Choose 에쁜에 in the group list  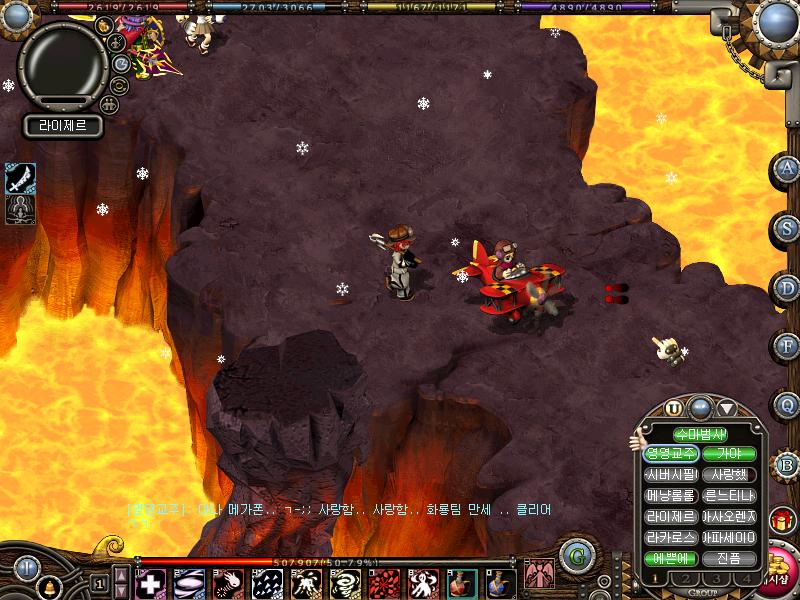pyautogui.click(x=671, y=559)
